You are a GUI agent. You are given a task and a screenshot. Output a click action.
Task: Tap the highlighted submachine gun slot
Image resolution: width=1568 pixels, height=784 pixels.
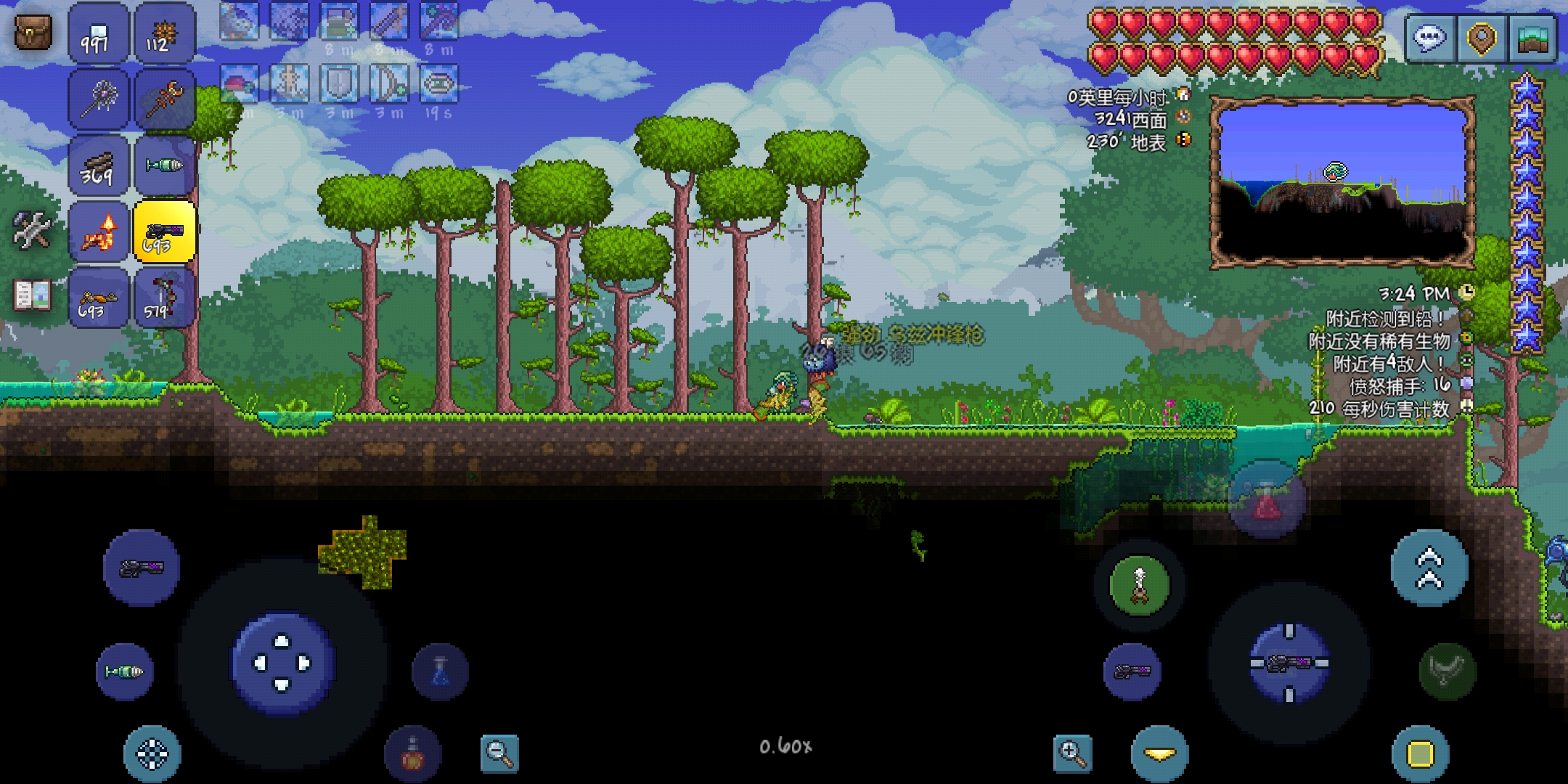click(164, 232)
